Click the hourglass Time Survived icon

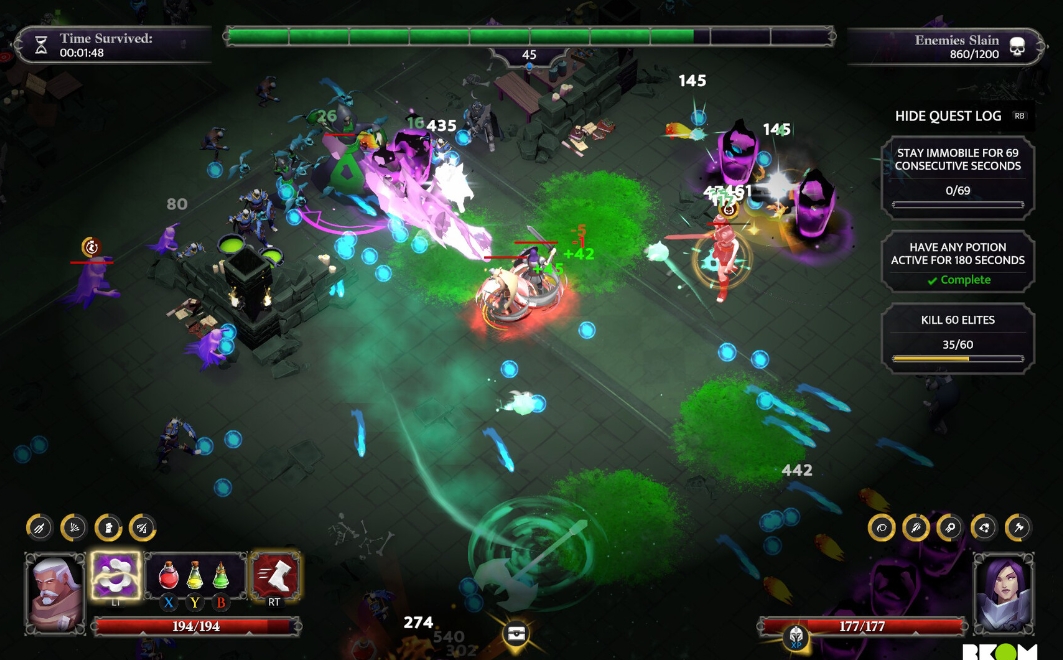pos(41,45)
